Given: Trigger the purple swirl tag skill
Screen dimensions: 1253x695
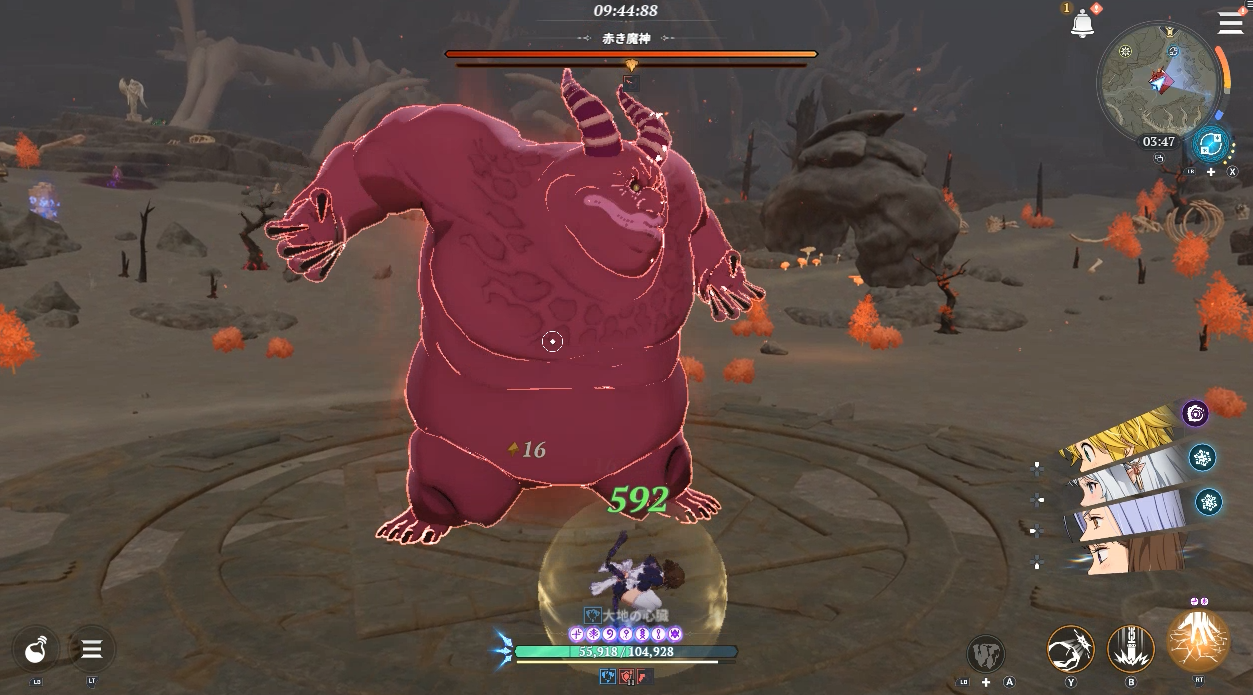Looking at the screenshot, I should point(1195,413).
